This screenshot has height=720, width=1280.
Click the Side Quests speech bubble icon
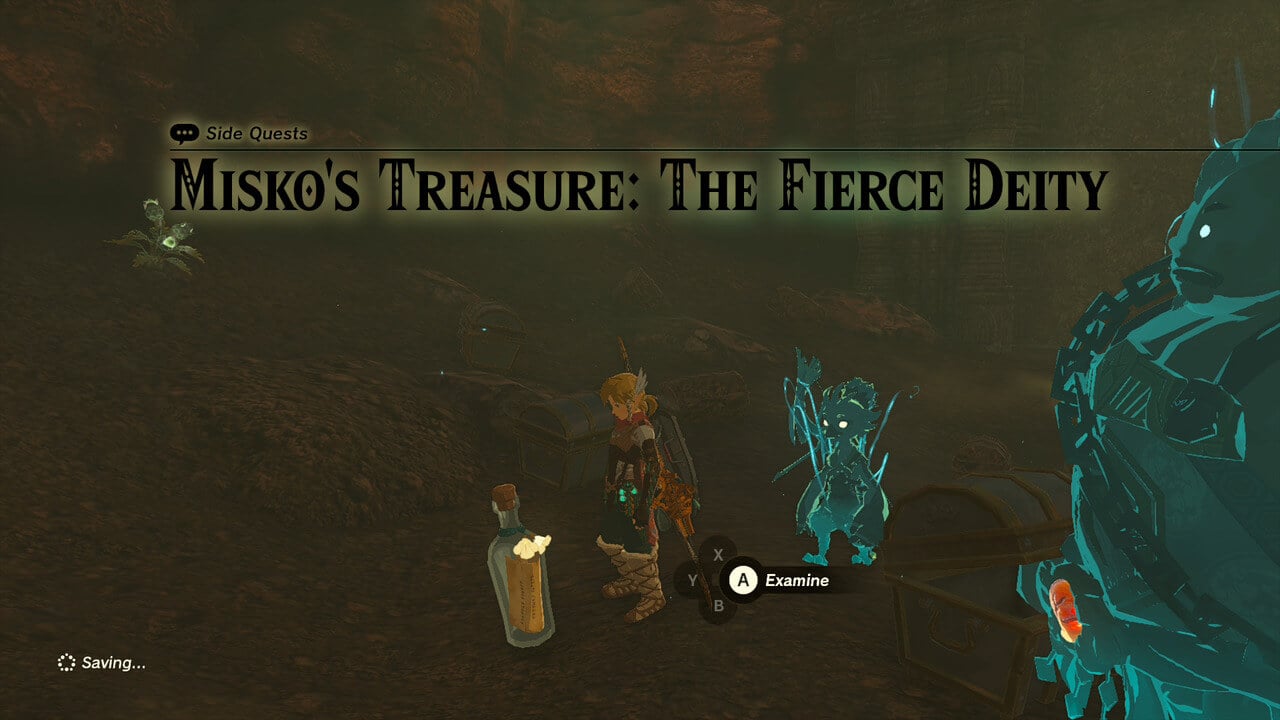point(183,131)
